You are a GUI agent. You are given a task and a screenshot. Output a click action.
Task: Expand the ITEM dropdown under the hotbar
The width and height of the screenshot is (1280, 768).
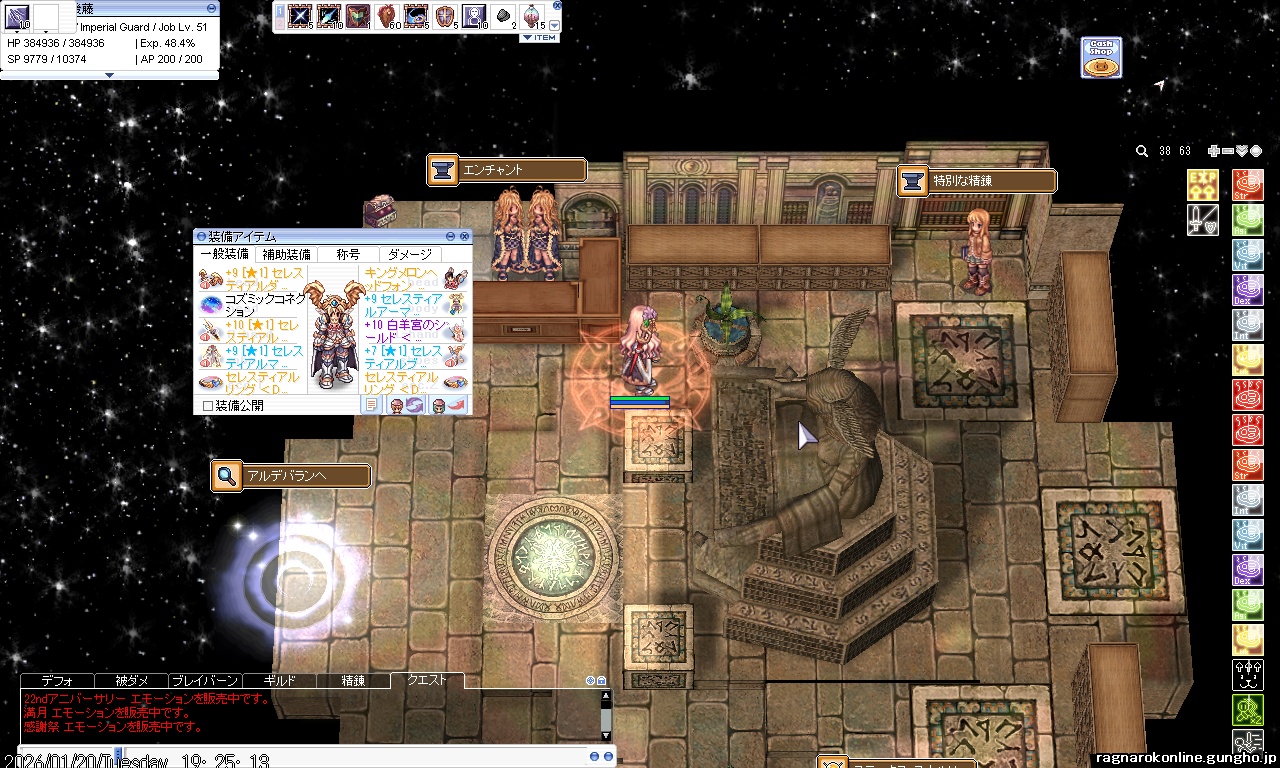click(540, 38)
